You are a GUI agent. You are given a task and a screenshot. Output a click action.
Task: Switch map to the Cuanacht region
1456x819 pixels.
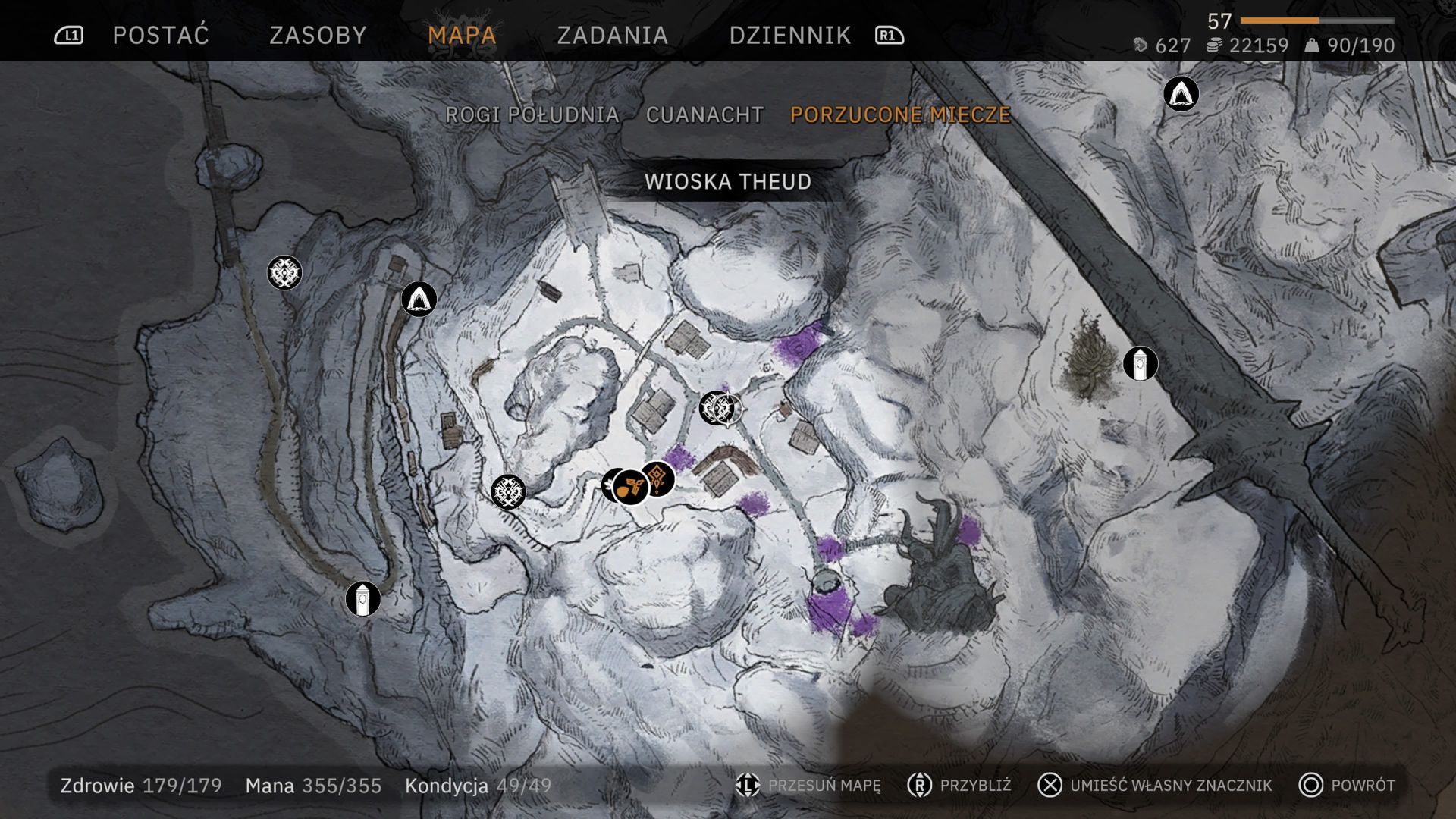[x=704, y=115]
